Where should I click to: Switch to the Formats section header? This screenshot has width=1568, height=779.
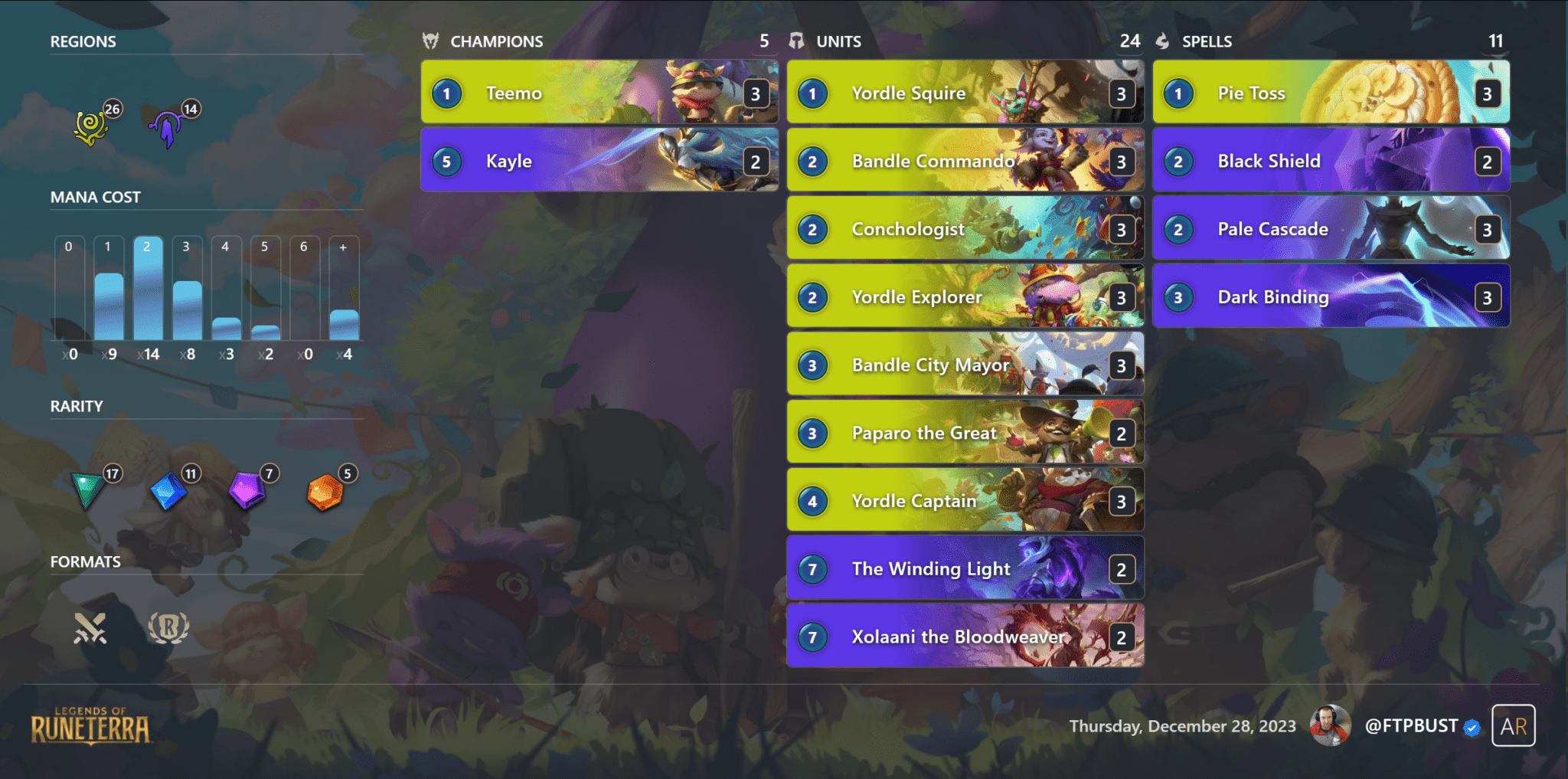(x=85, y=561)
